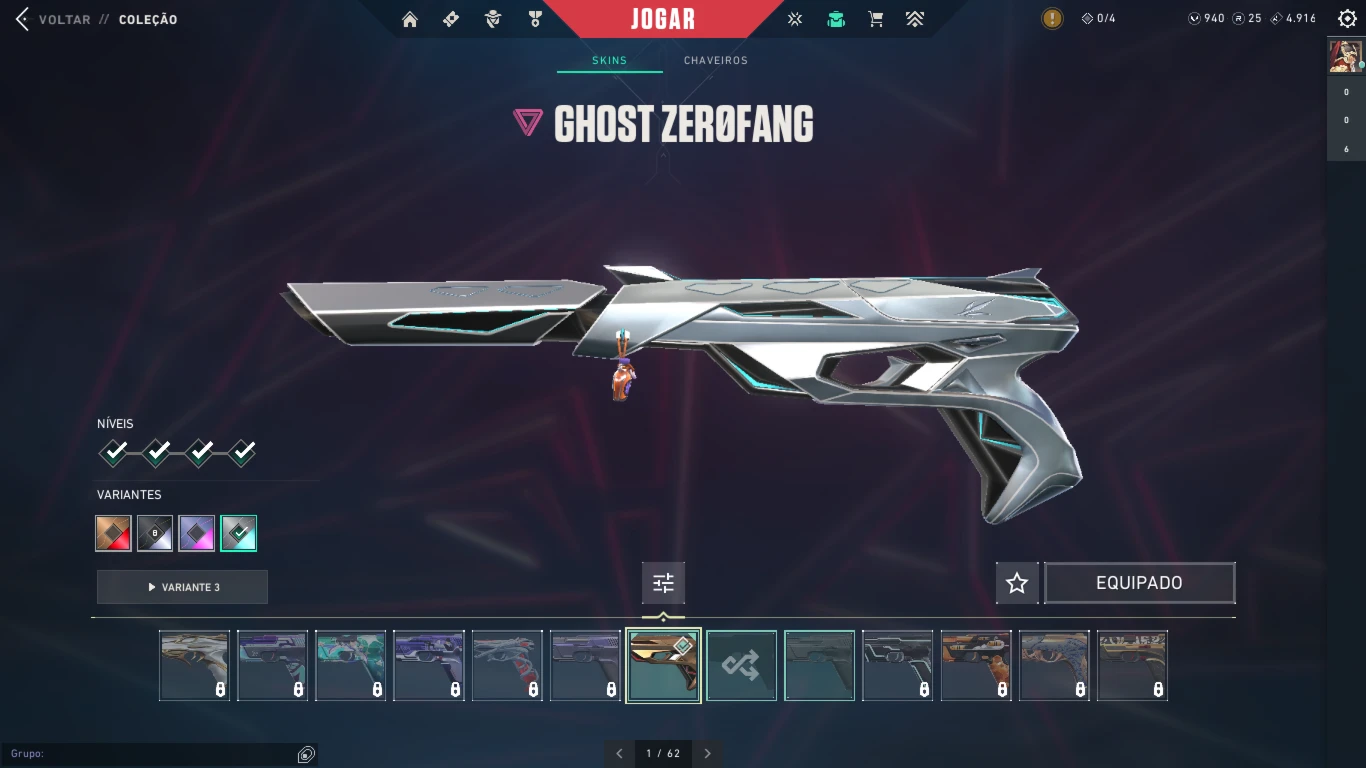Go to the next skin page arrow
This screenshot has height=768, width=1366.
[707, 753]
